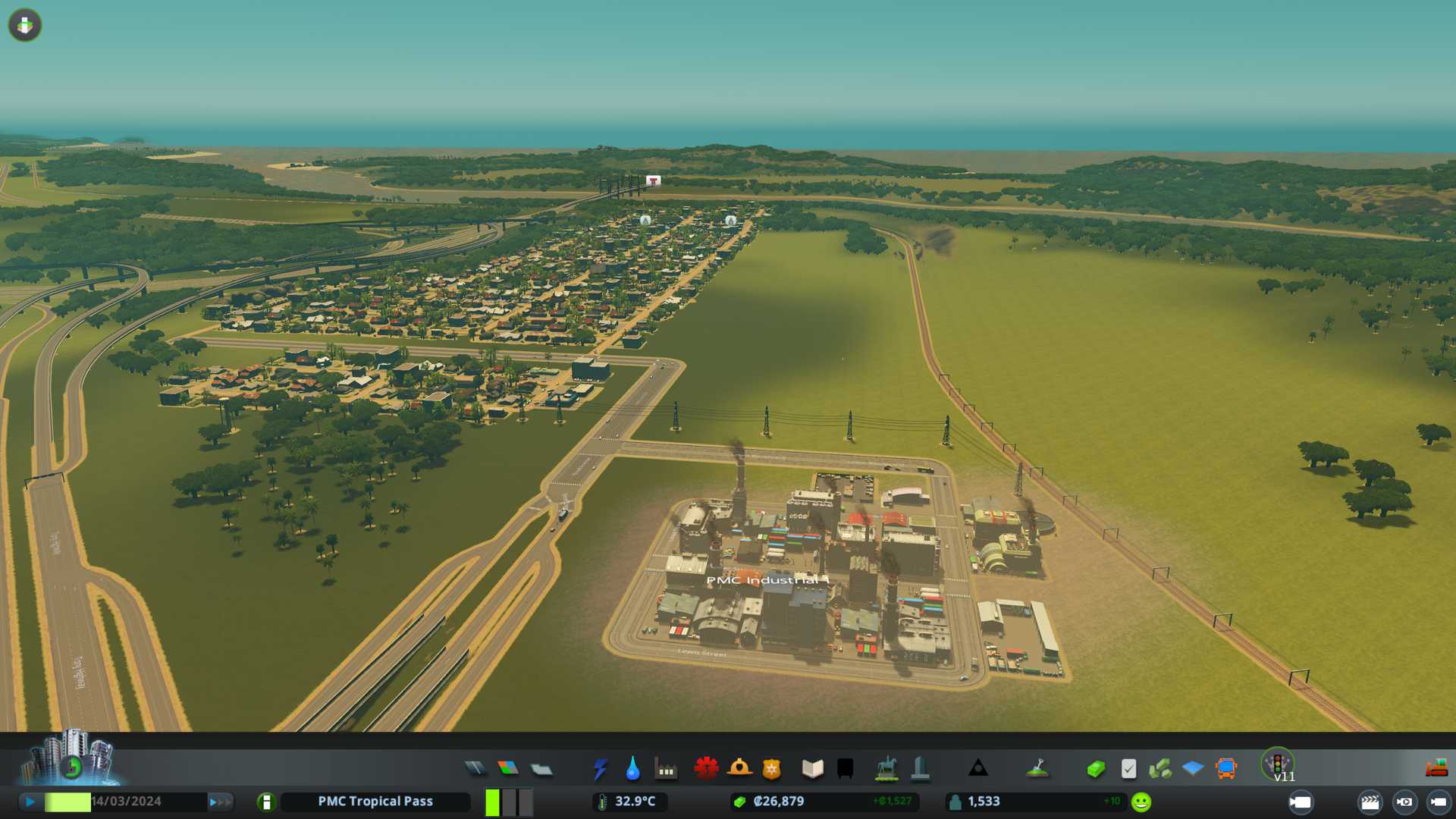Open the Electricity menu lightning bolt

pos(600,769)
